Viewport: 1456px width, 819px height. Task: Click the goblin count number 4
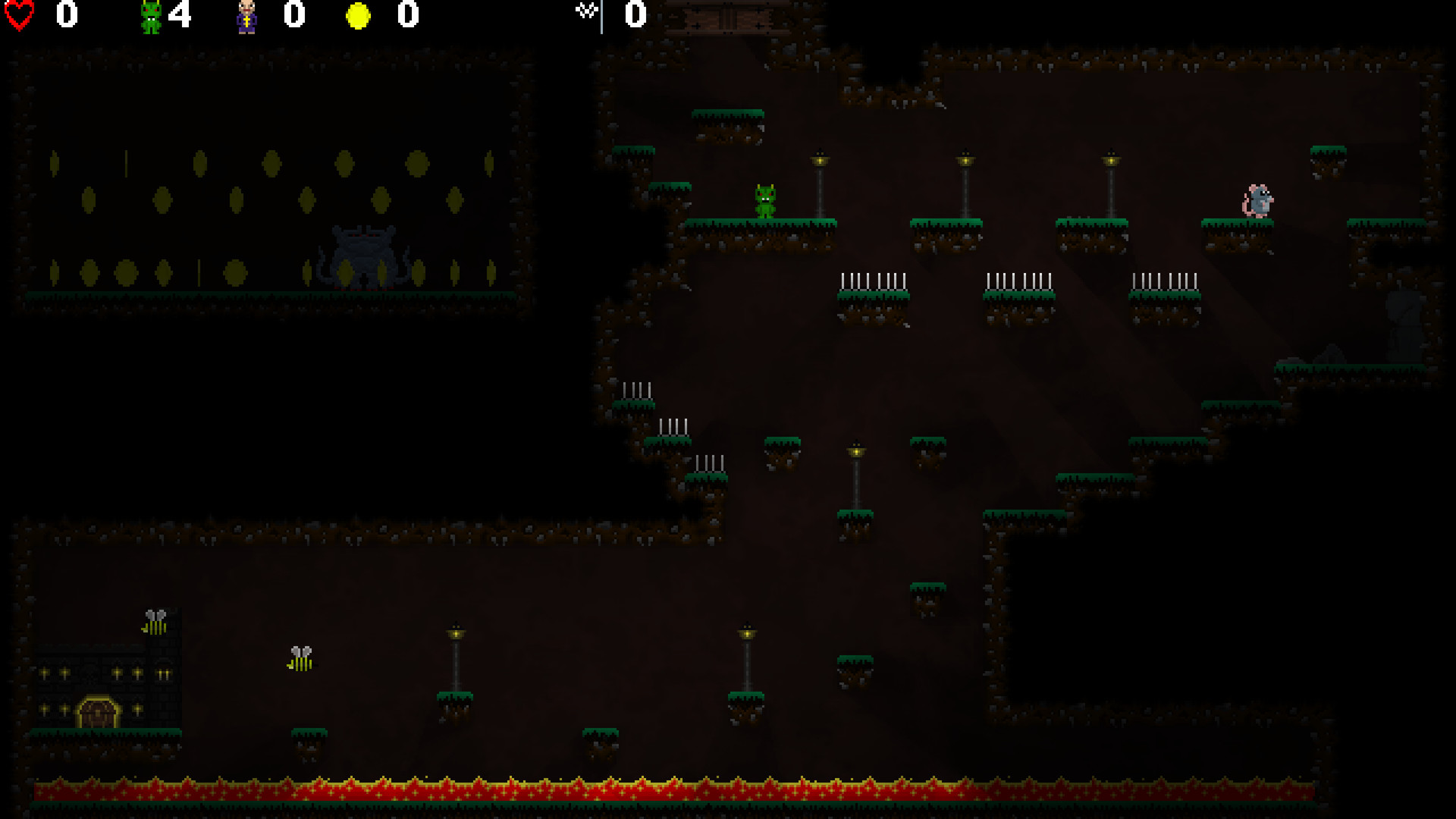pos(180,16)
